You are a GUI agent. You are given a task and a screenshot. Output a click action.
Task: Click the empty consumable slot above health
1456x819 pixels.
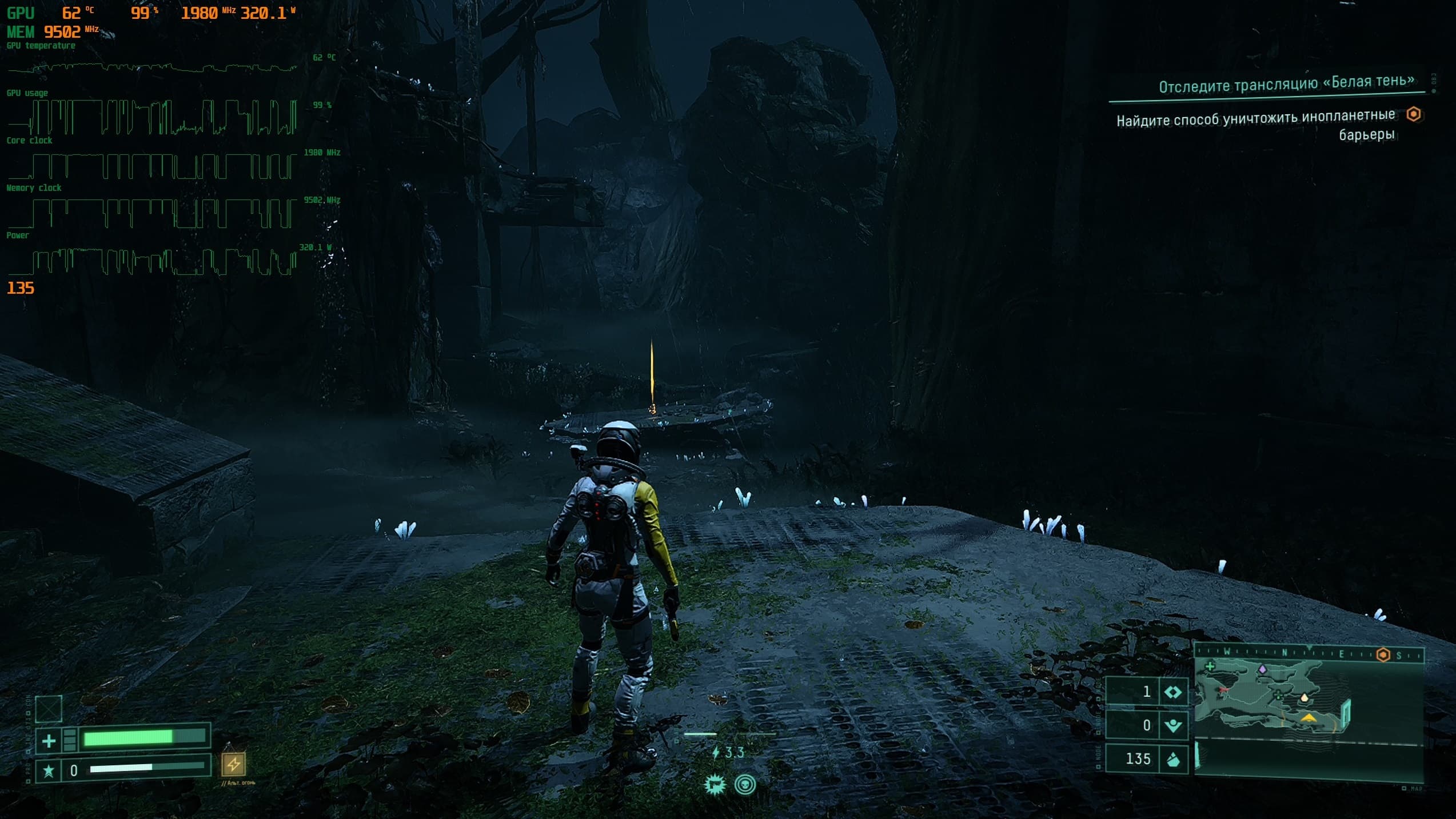[49, 709]
